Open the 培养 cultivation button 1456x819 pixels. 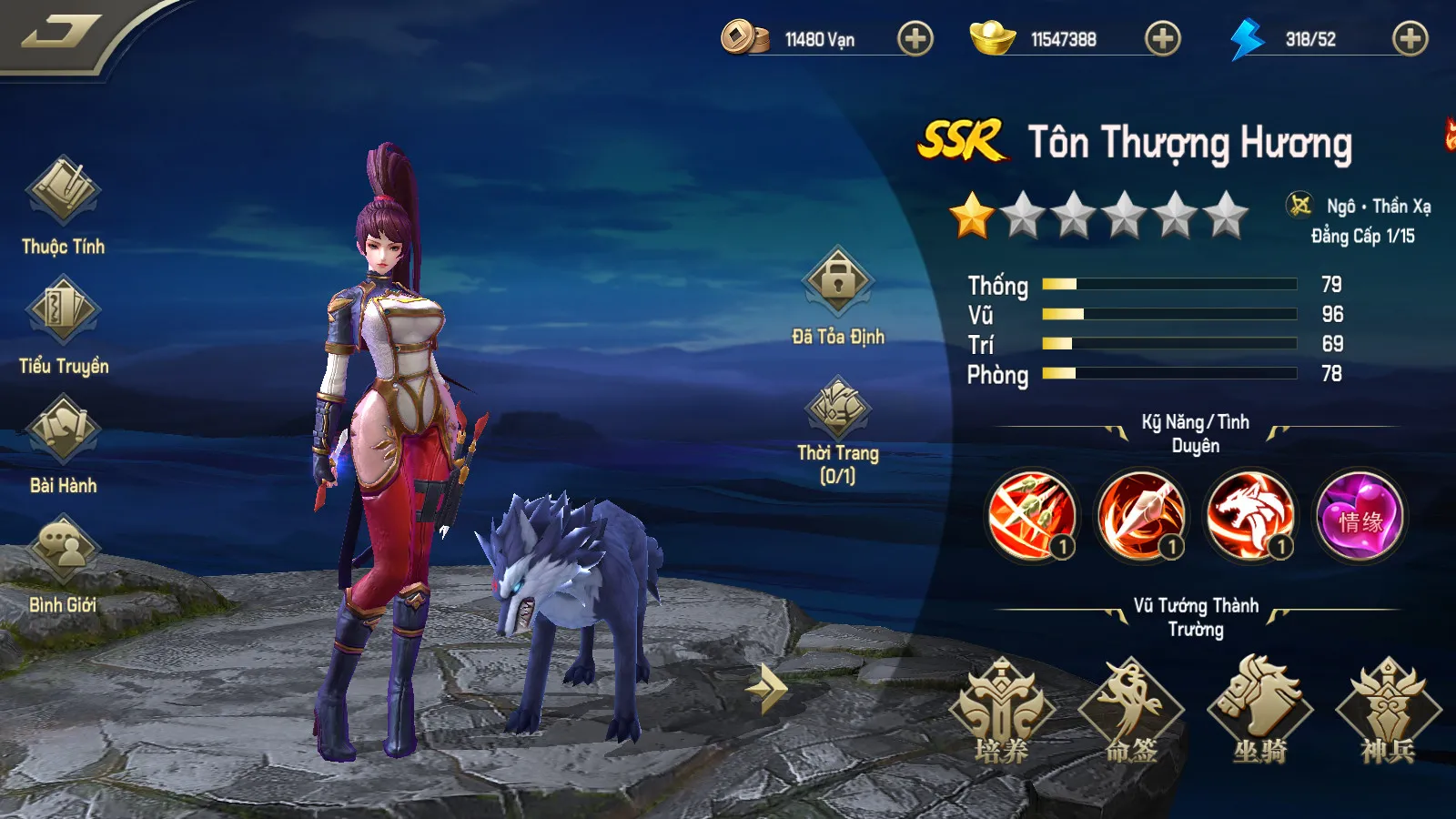click(1002, 710)
